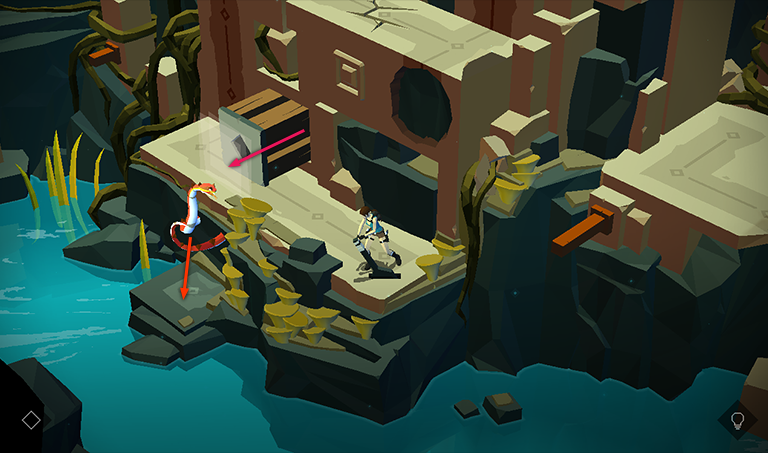
Task: Show a hint with the lightbulb icon
Action: [738, 419]
